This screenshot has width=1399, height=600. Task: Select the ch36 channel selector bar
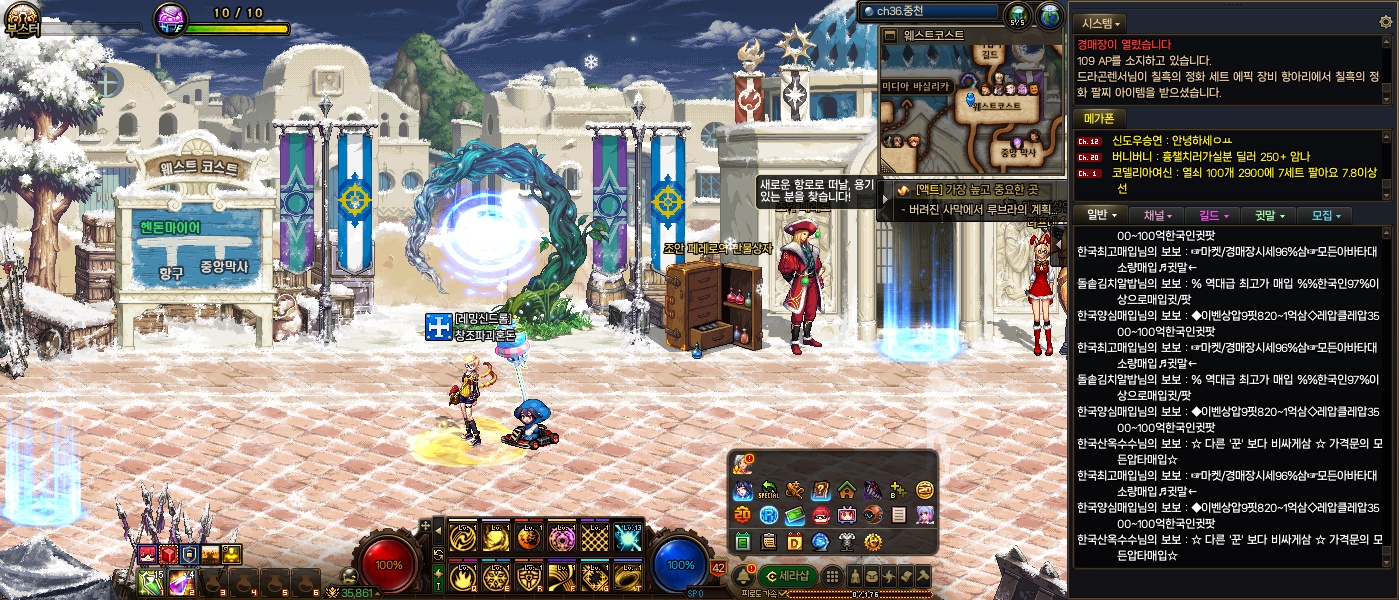tap(931, 12)
